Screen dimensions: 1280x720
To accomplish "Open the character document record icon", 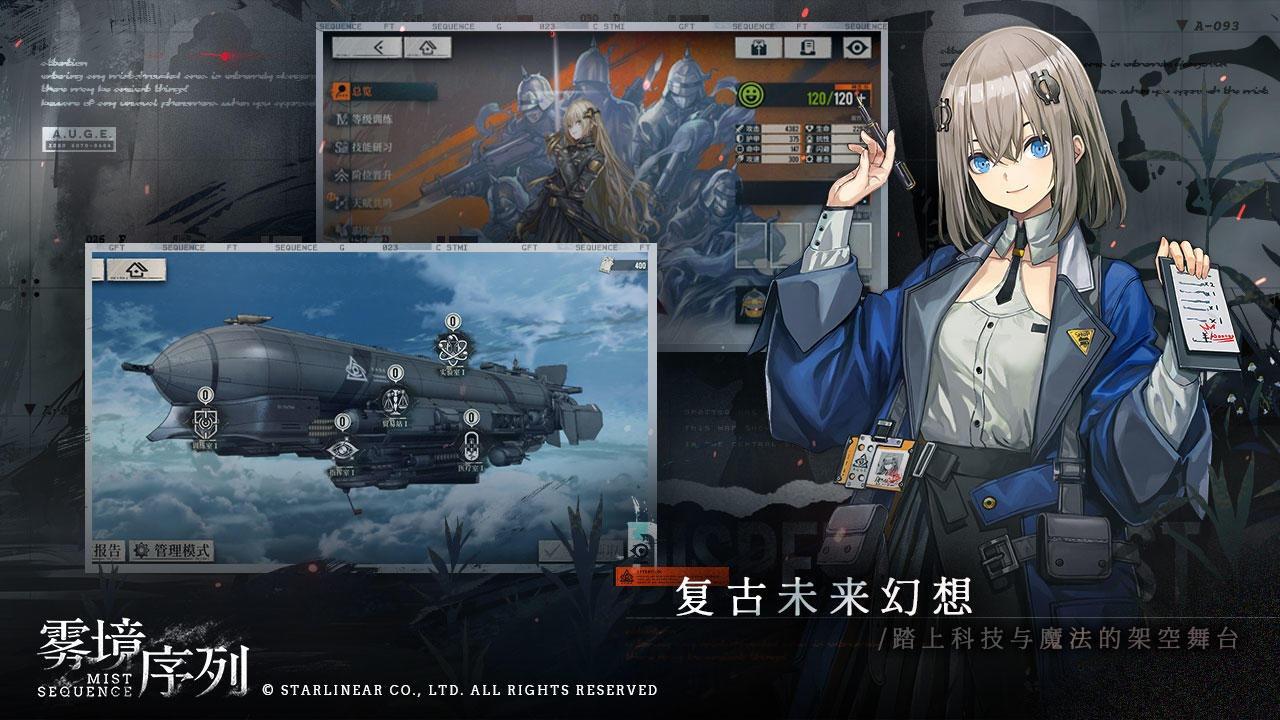I will pos(807,46).
